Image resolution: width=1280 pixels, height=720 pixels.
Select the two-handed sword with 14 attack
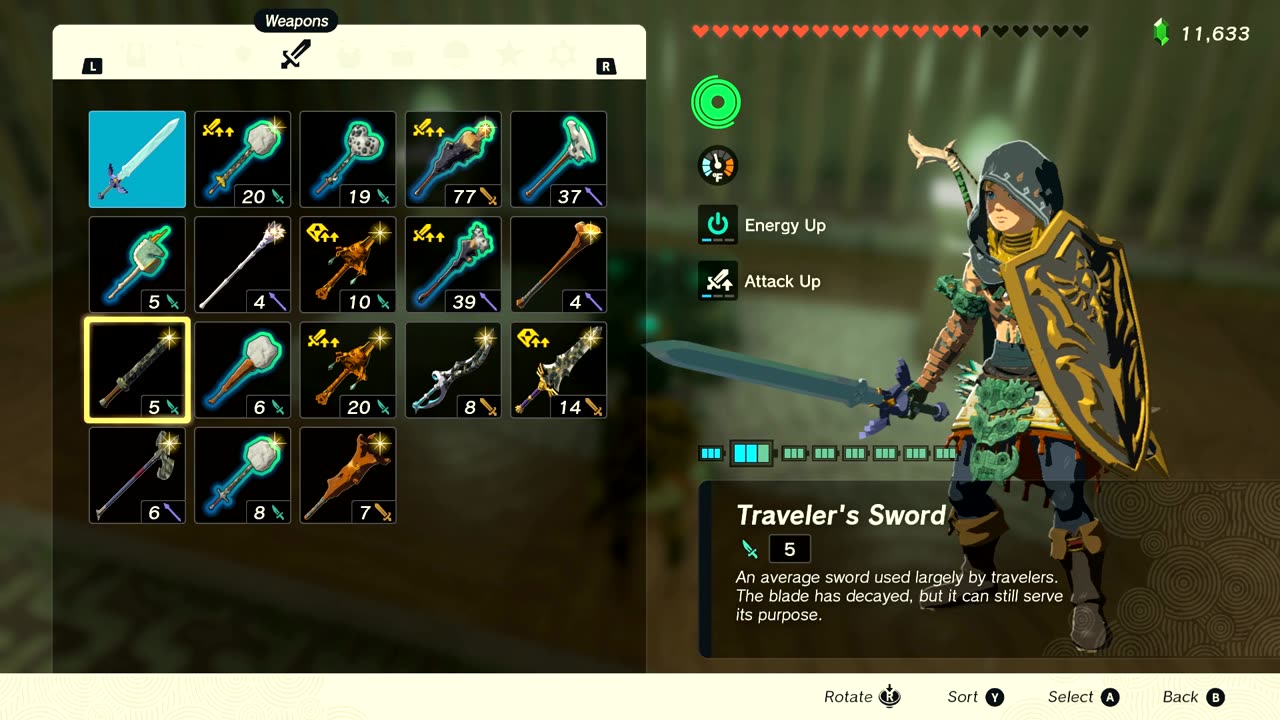(x=559, y=370)
